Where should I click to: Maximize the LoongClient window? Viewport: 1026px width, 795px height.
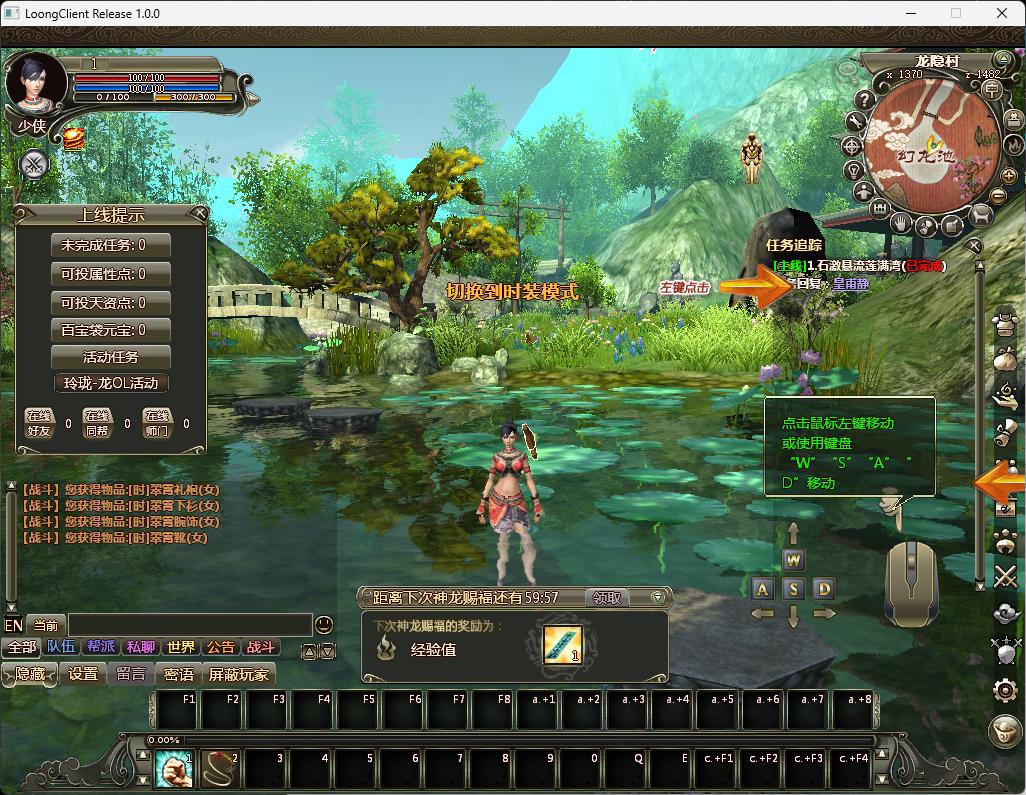[x=955, y=14]
